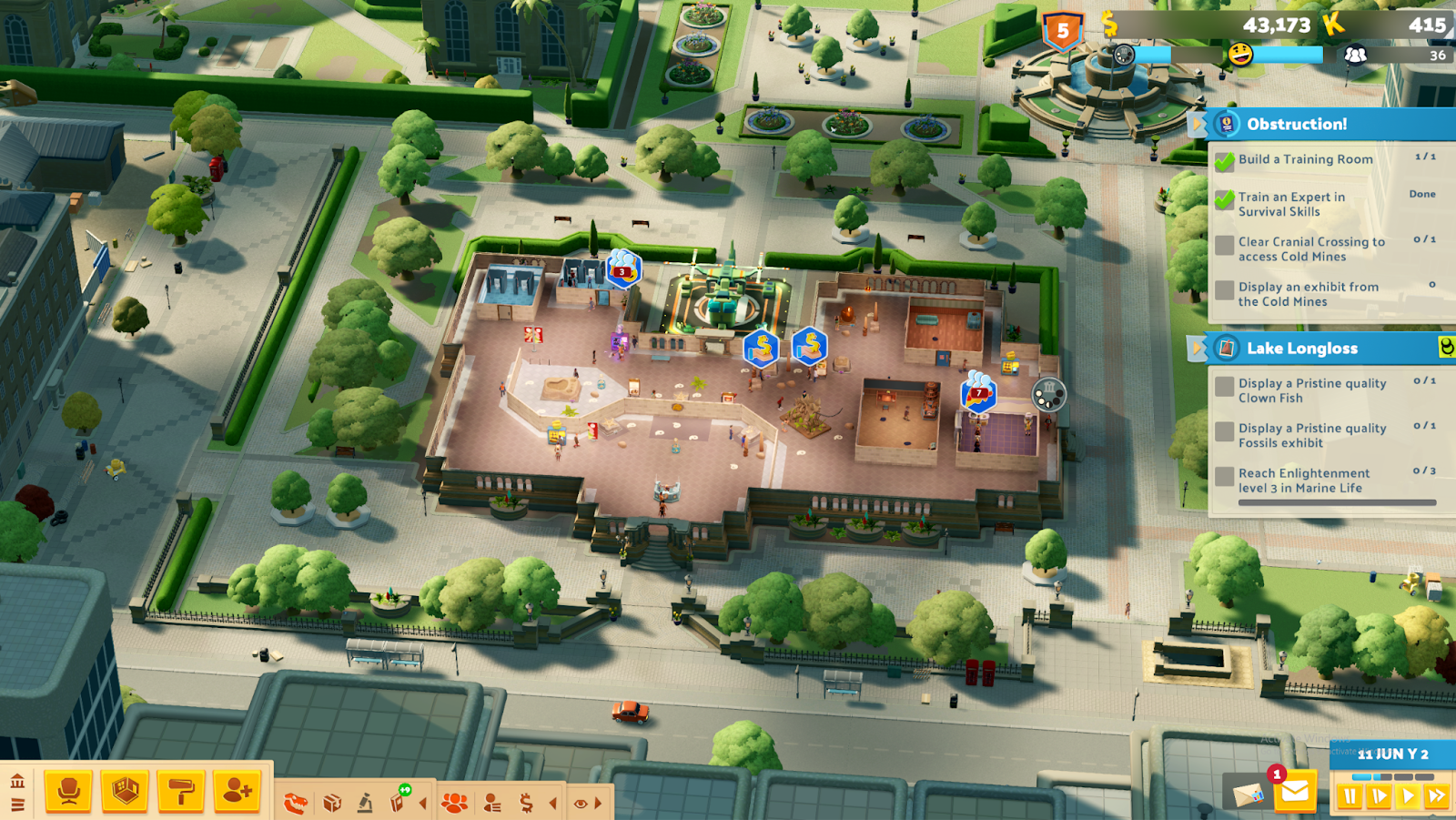Open the room building menu

[125, 791]
